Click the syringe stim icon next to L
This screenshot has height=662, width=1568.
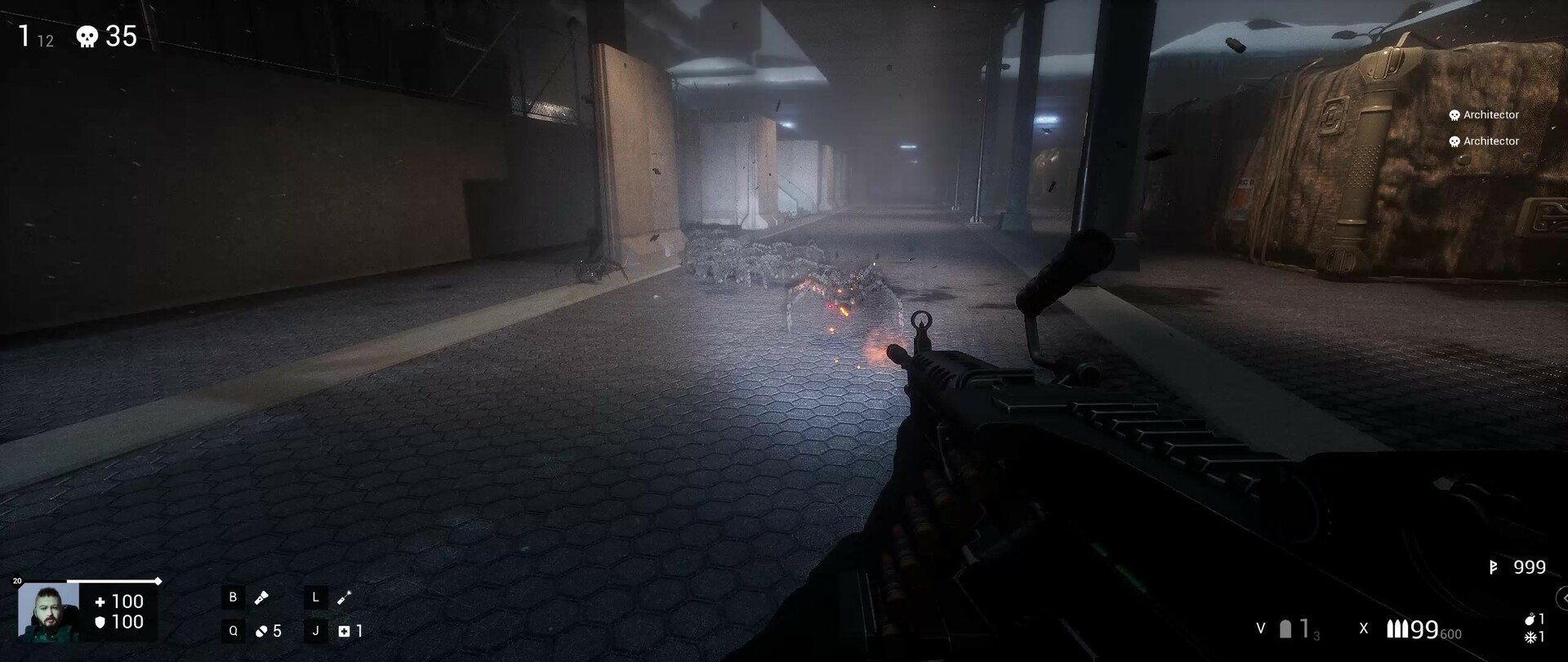coord(343,597)
